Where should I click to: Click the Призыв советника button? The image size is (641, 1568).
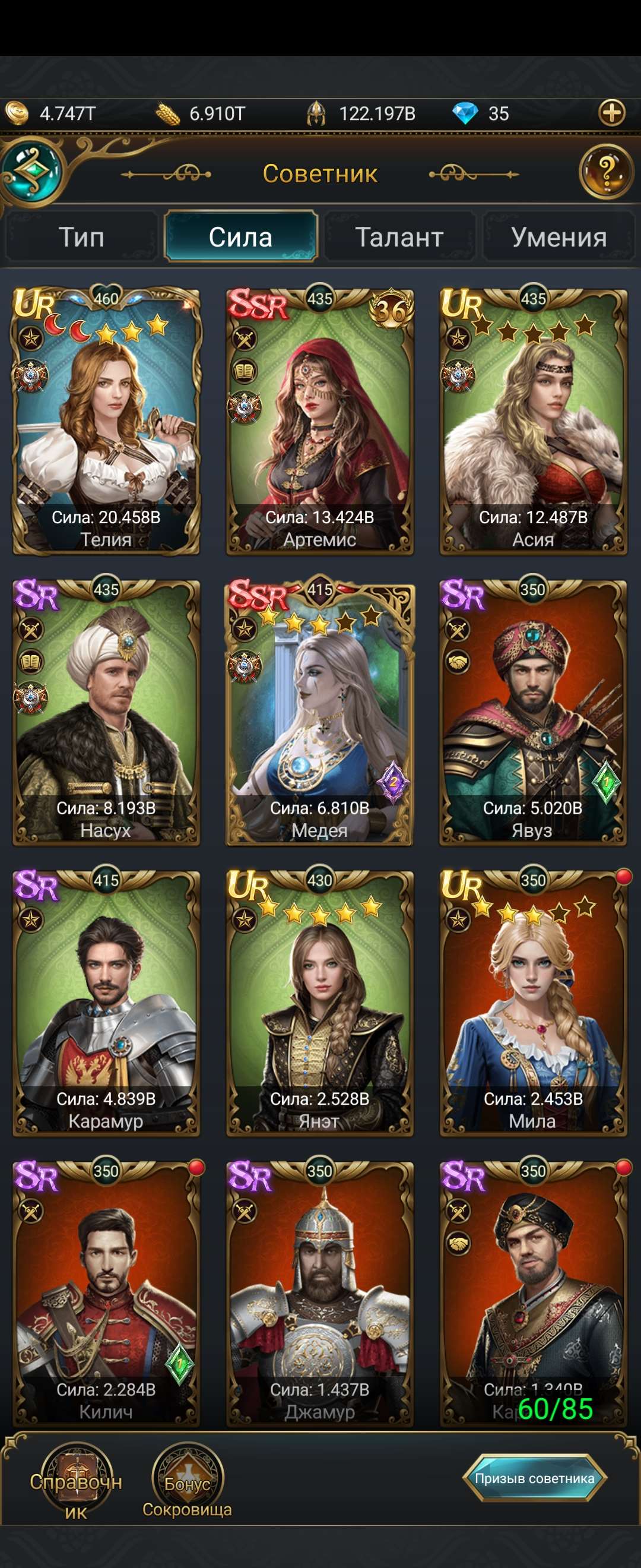[535, 1477]
